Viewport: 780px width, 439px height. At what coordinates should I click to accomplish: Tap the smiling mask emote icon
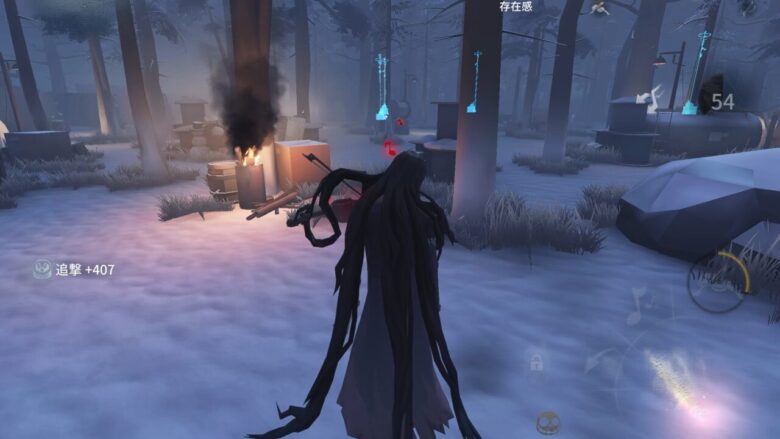click(548, 423)
